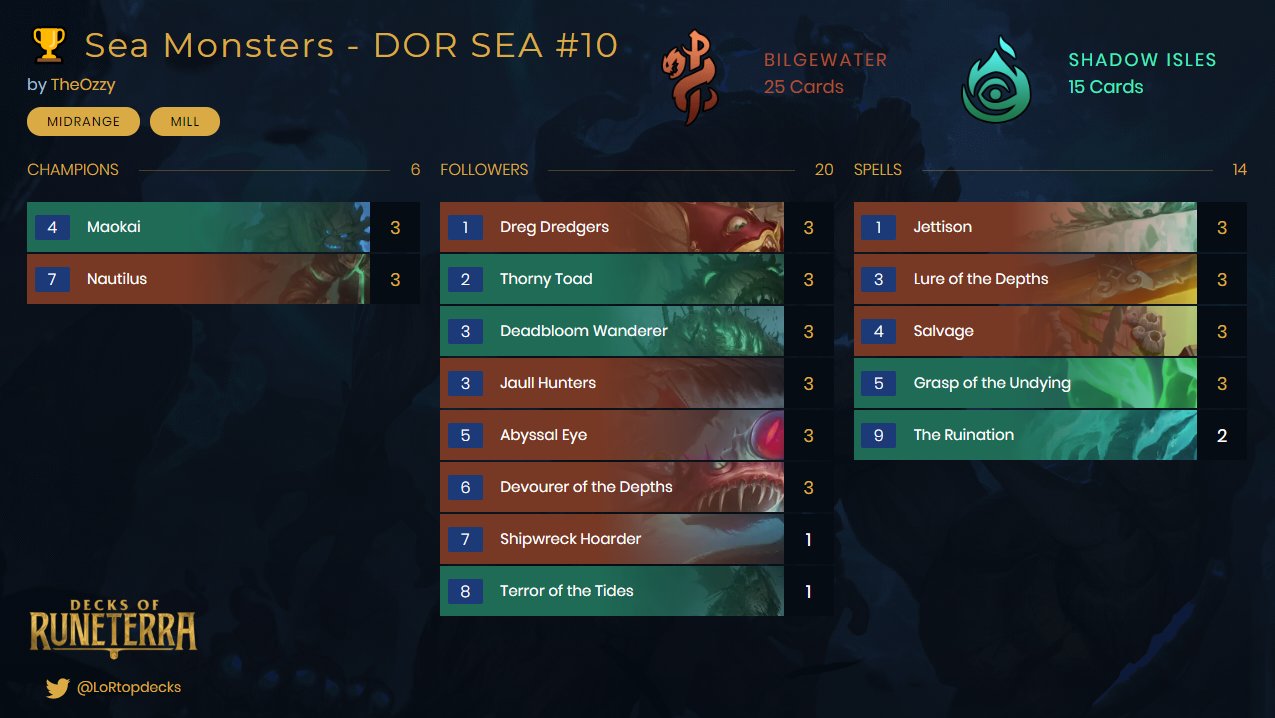Open the Lure of the Depths spell

(1024, 280)
